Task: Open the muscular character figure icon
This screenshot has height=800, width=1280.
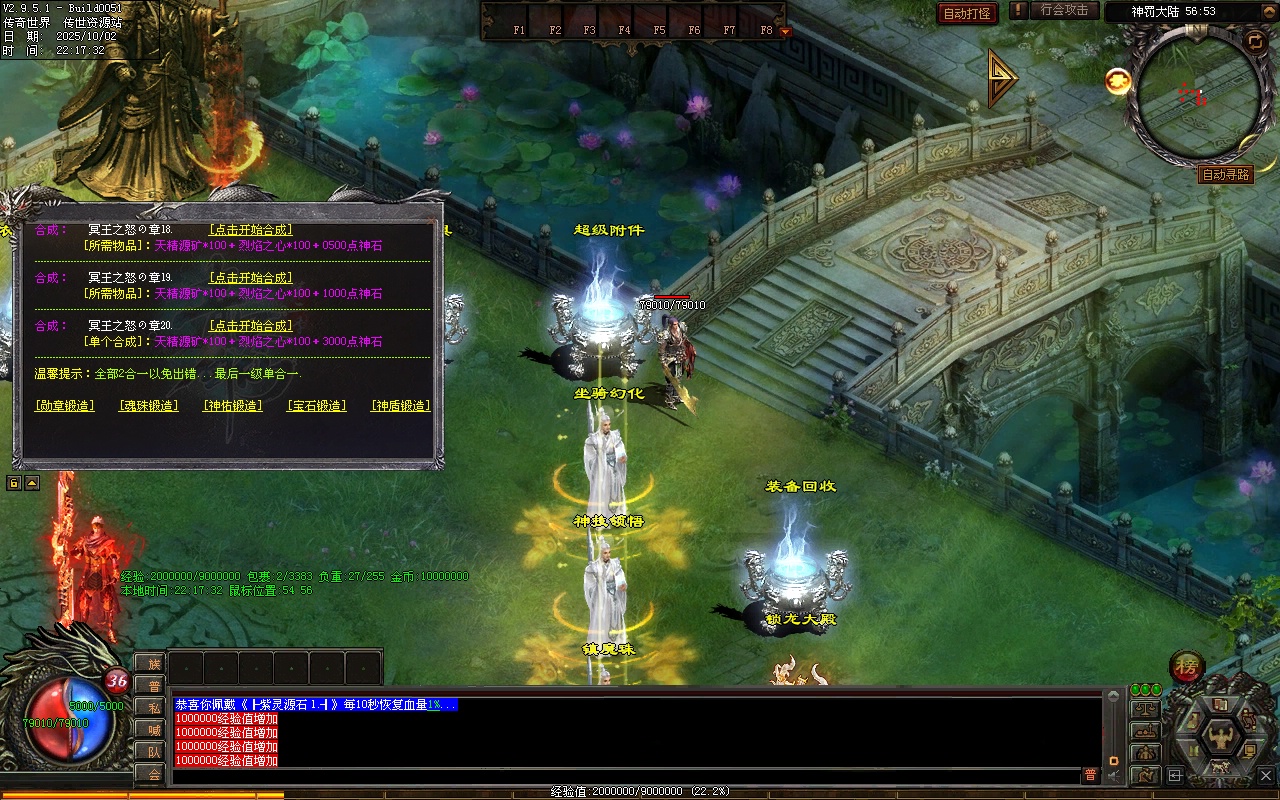Action: pos(1220,739)
